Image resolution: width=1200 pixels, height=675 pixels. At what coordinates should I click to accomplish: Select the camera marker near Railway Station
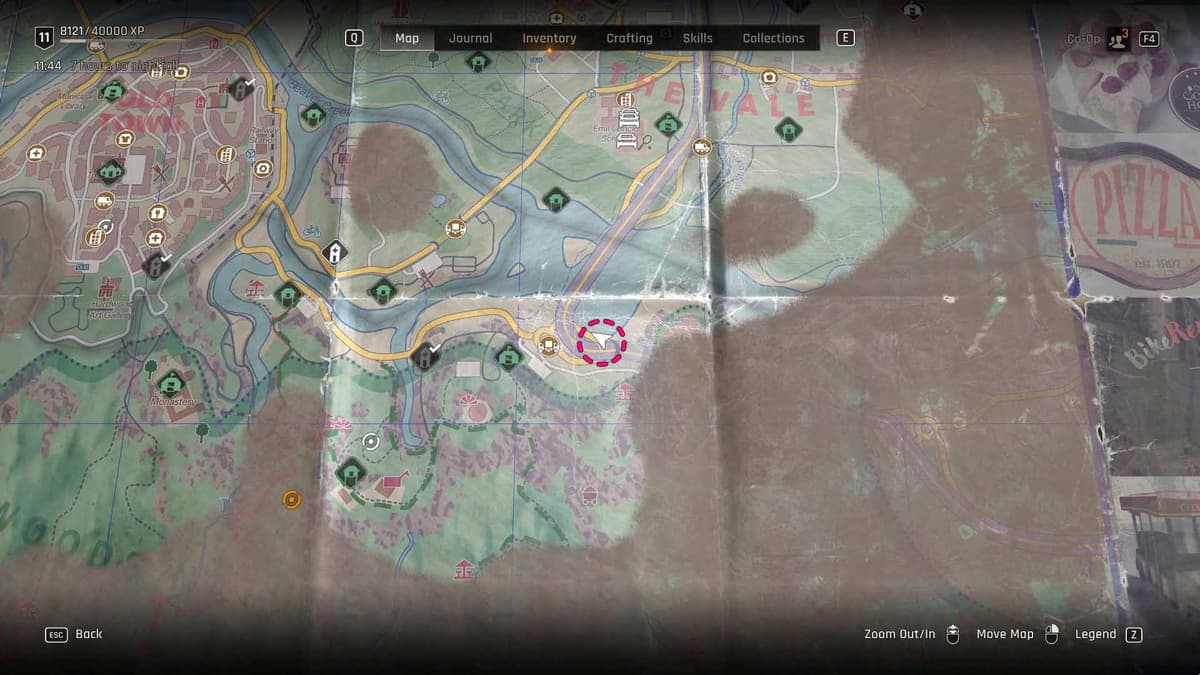click(263, 169)
